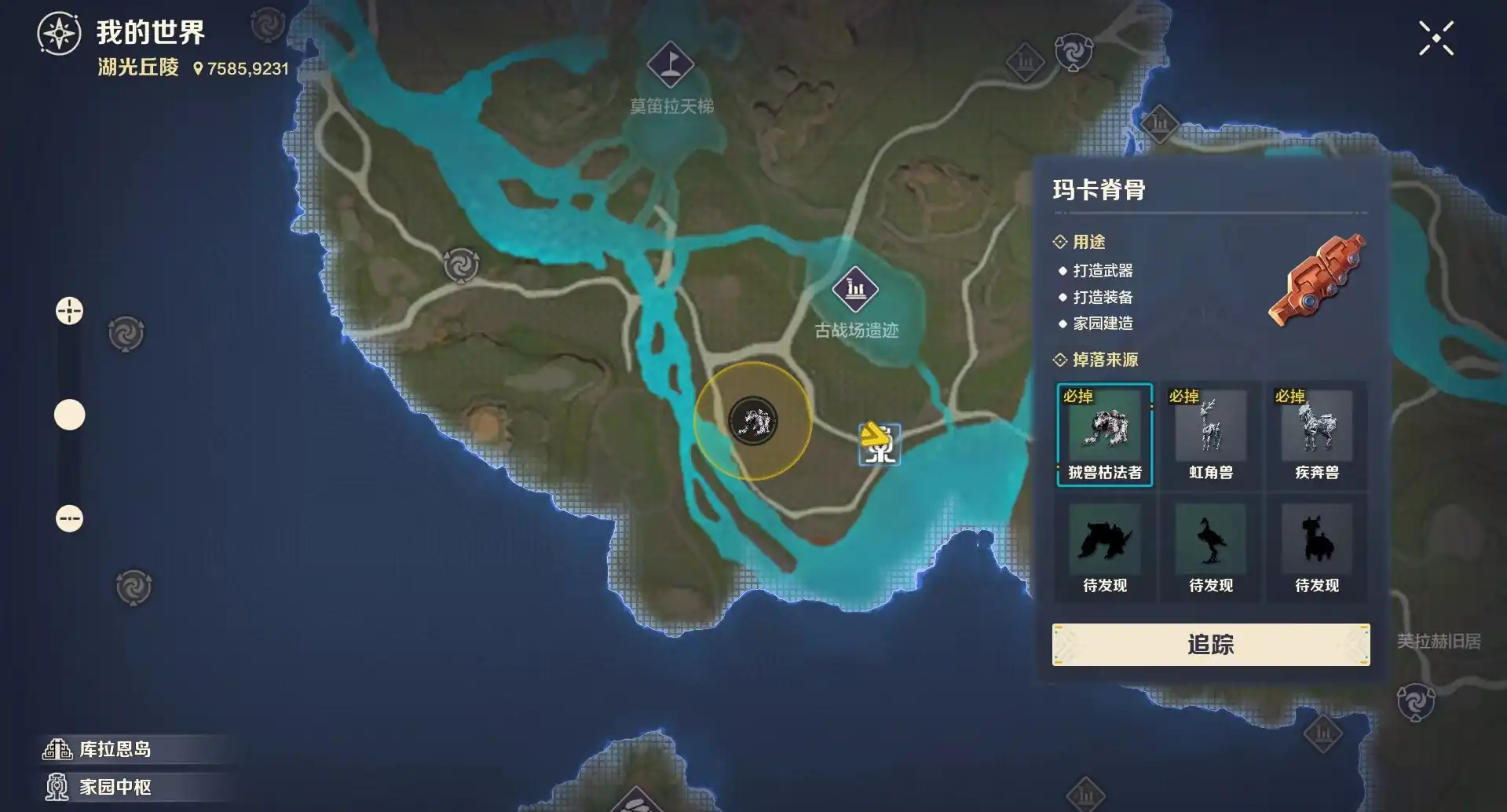Click the map zoom slider handle
The image size is (1507, 812).
pos(69,415)
